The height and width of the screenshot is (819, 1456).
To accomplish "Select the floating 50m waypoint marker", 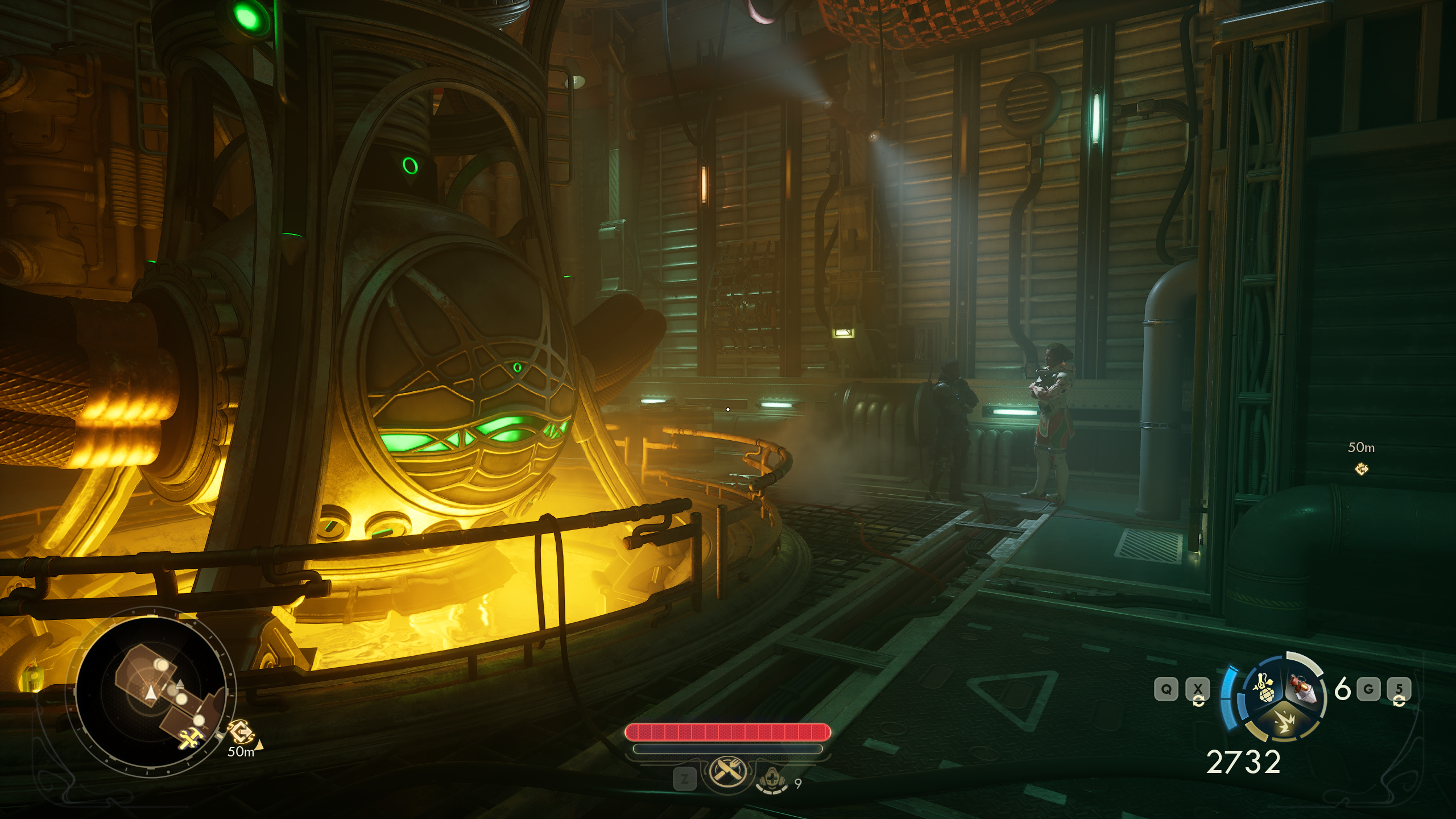I will click(x=1362, y=469).
